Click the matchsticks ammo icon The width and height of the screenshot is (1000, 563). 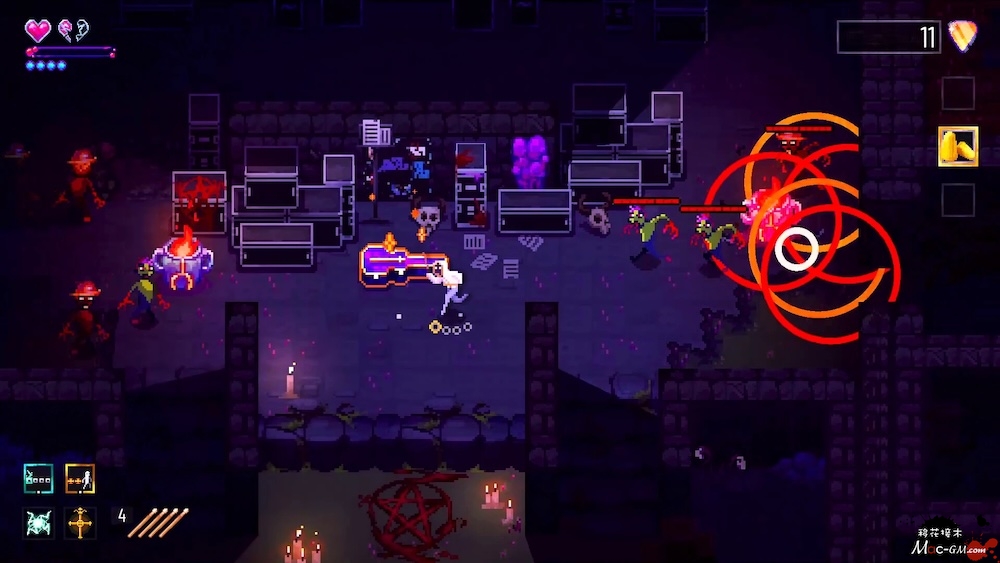pyautogui.click(x=158, y=521)
